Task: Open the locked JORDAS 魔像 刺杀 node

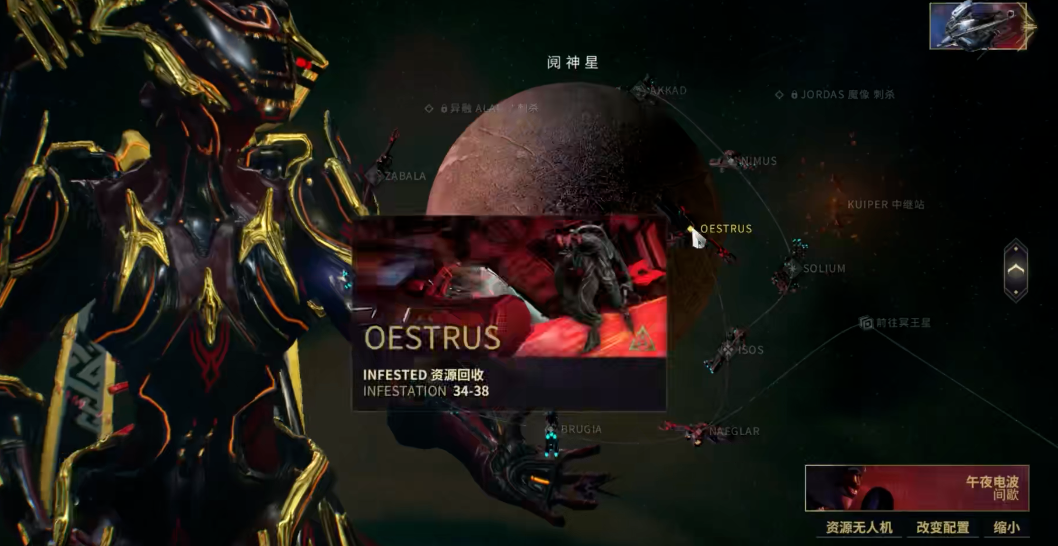Action: click(x=836, y=95)
